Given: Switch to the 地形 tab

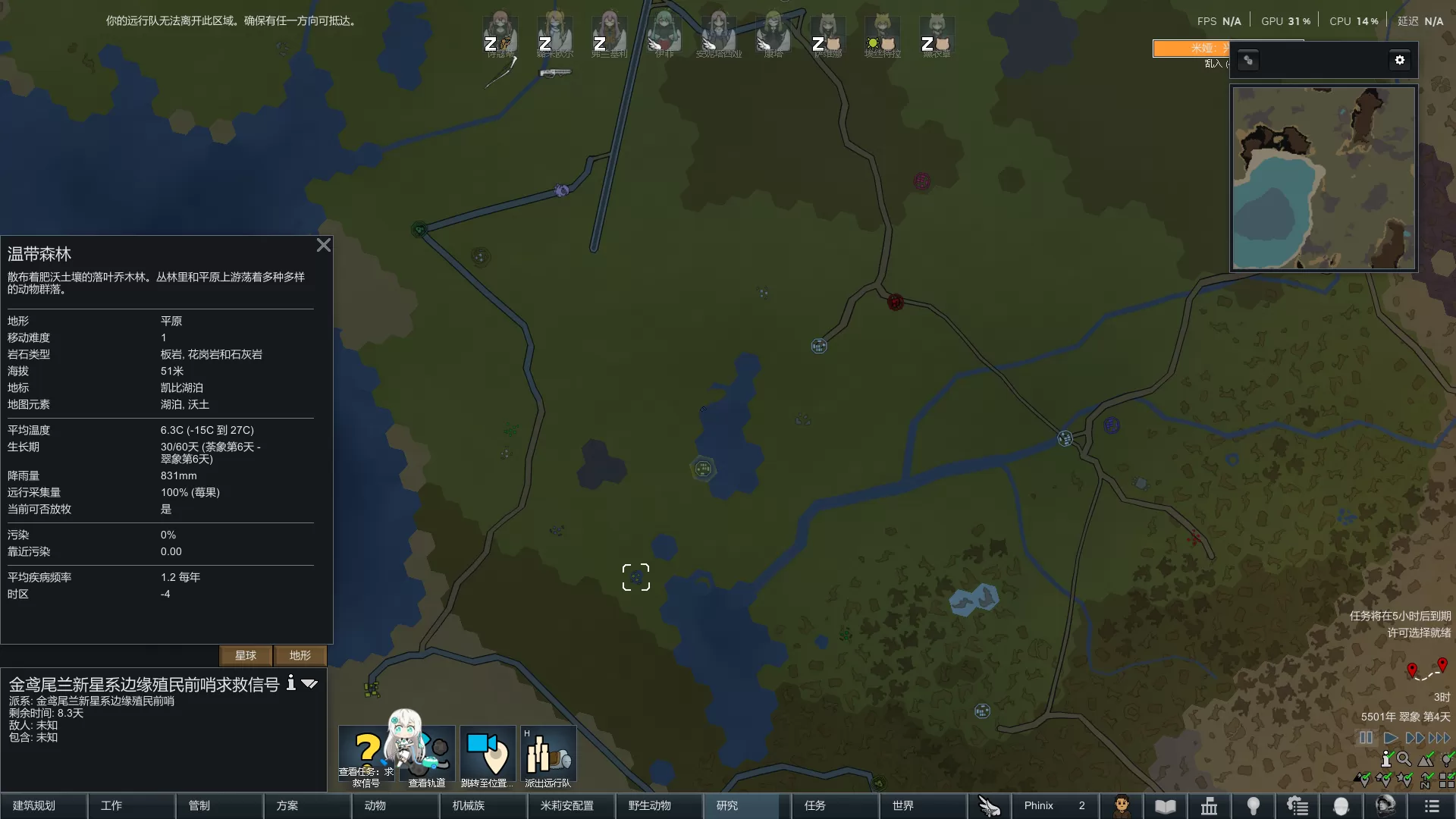Looking at the screenshot, I should pyautogui.click(x=300, y=655).
